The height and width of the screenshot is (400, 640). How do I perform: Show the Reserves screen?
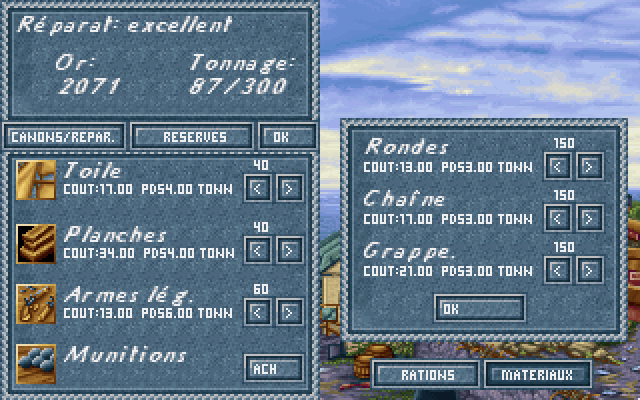click(194, 136)
